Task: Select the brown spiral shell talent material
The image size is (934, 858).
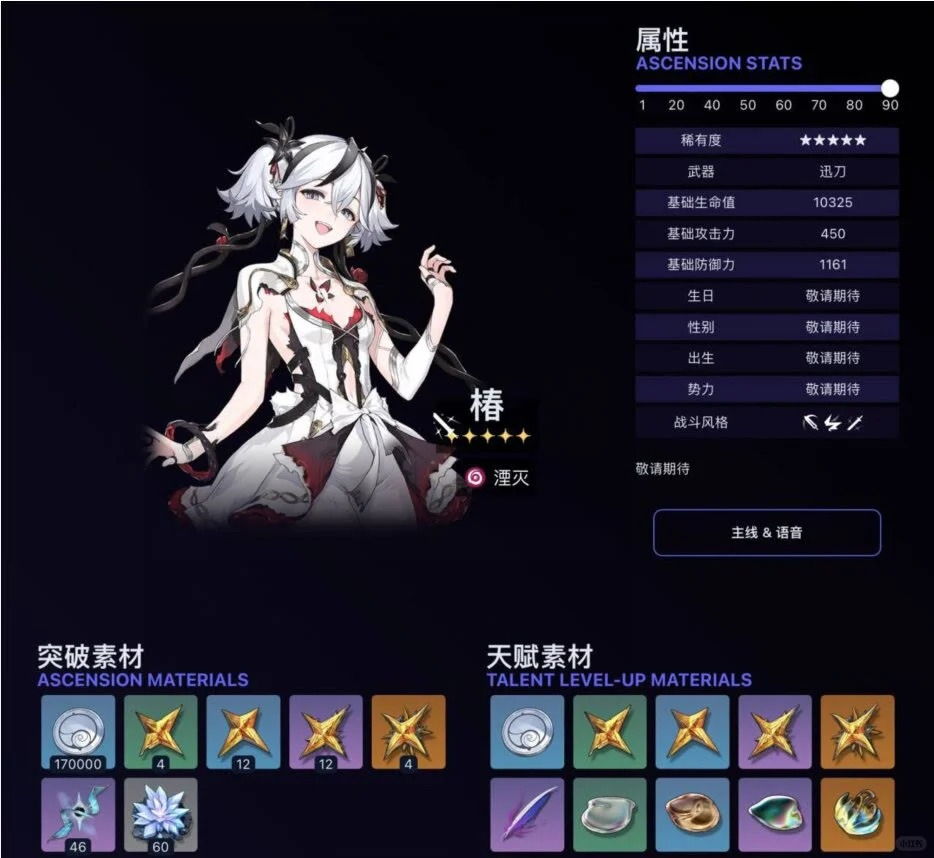Action: (x=692, y=814)
